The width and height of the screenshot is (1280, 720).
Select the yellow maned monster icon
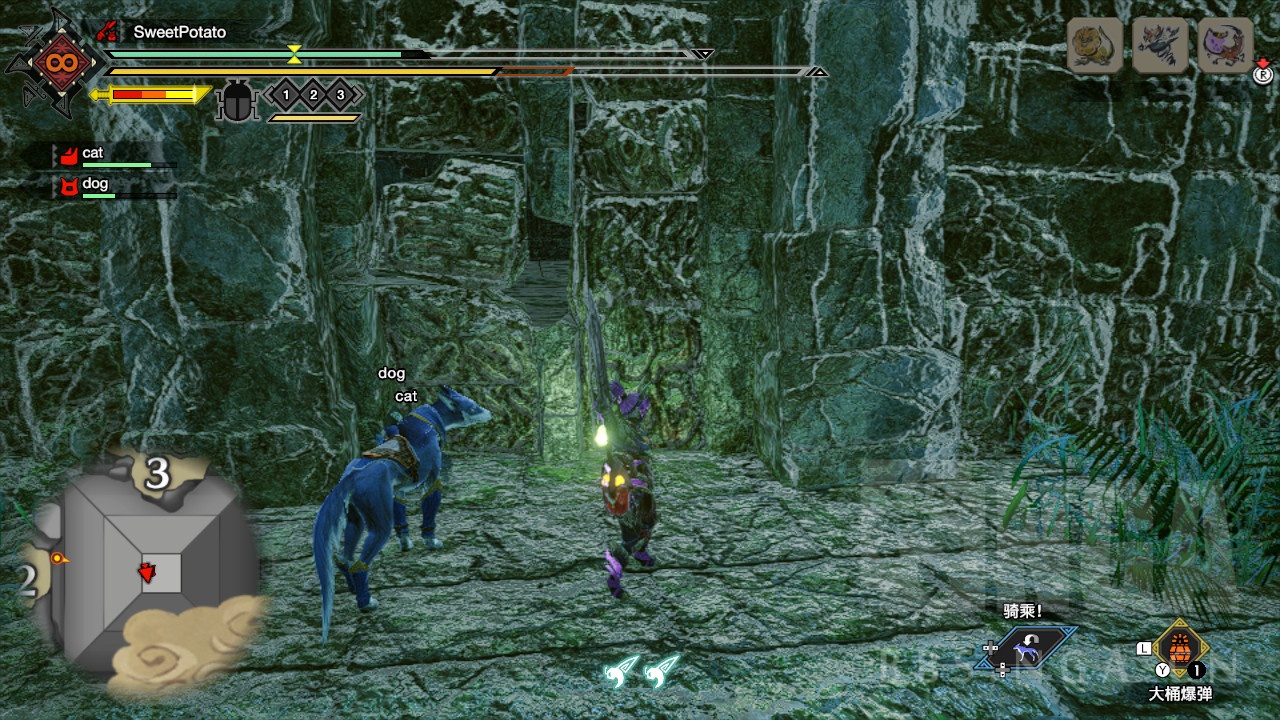click(1095, 45)
